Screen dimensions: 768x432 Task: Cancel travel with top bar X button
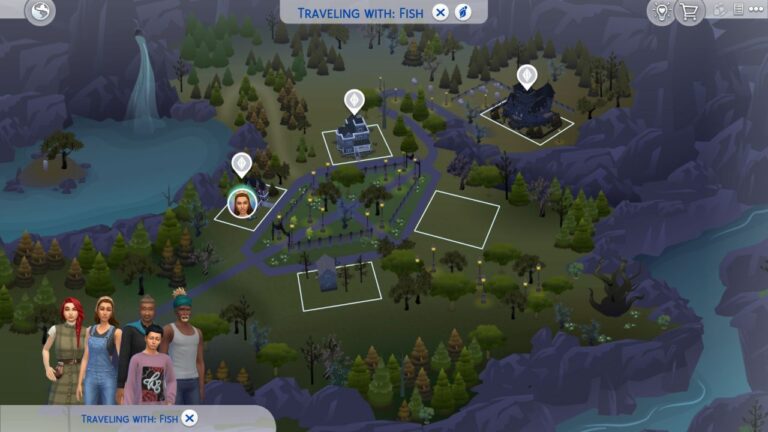click(441, 12)
